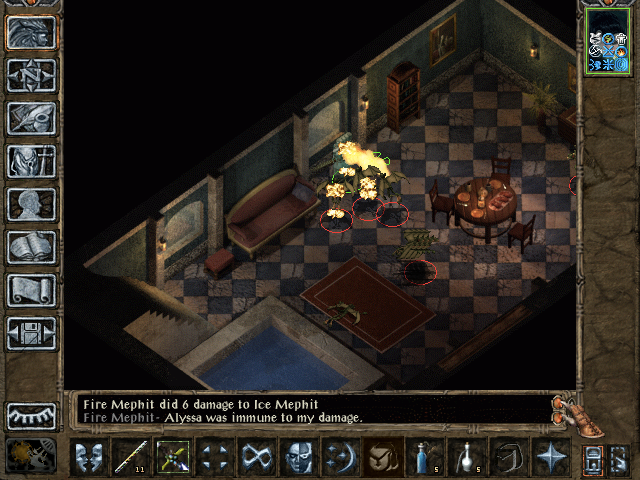Click the top gargoyle face sidebar button
This screenshot has height=480, width=640.
click(x=32, y=32)
